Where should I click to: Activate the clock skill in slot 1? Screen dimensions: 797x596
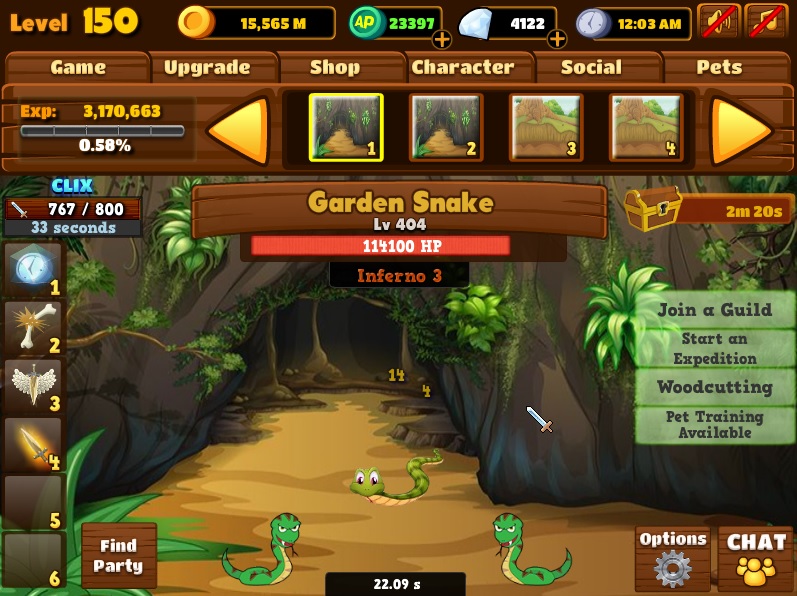coord(33,270)
